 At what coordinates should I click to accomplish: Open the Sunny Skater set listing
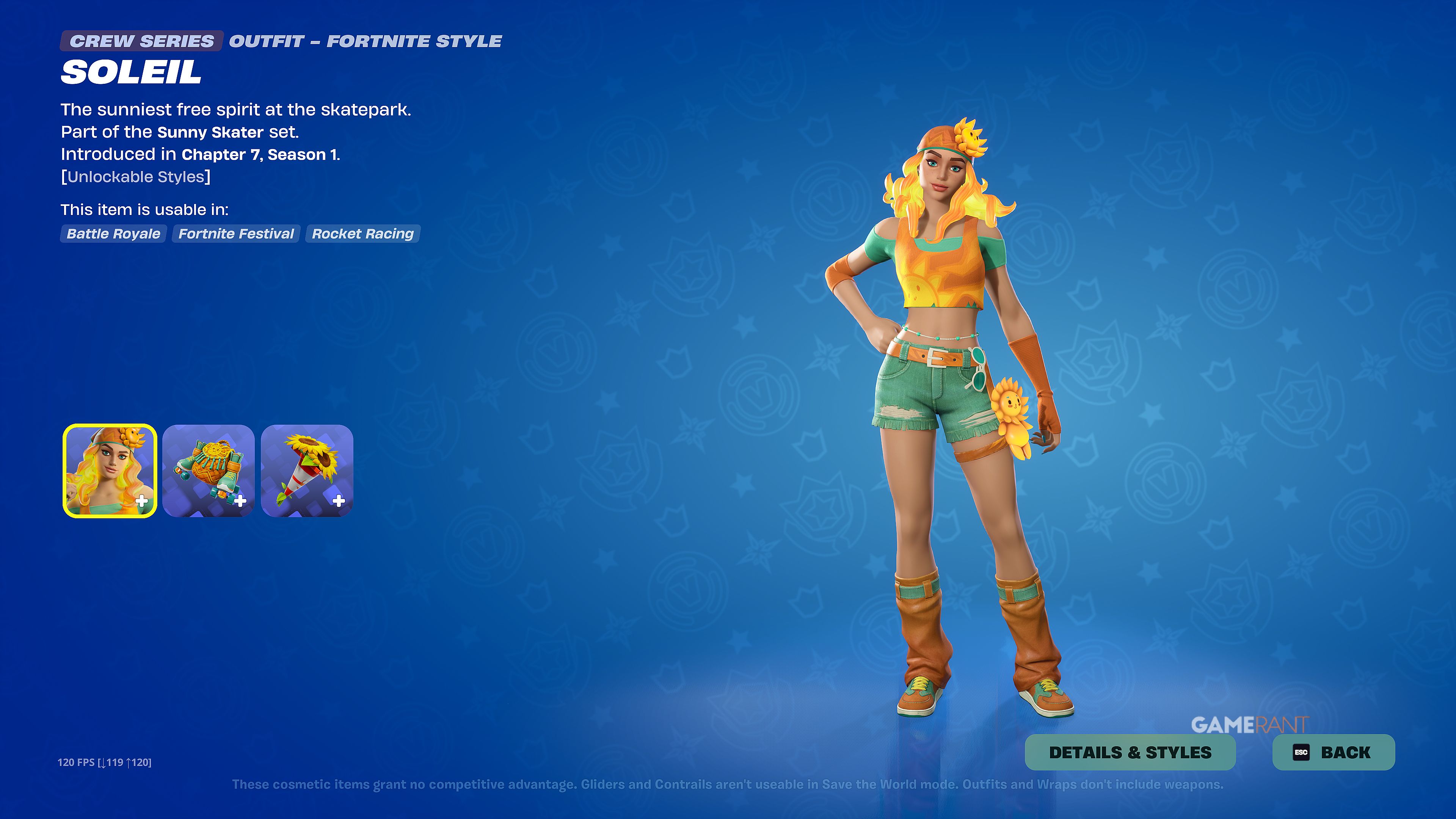coord(210,132)
